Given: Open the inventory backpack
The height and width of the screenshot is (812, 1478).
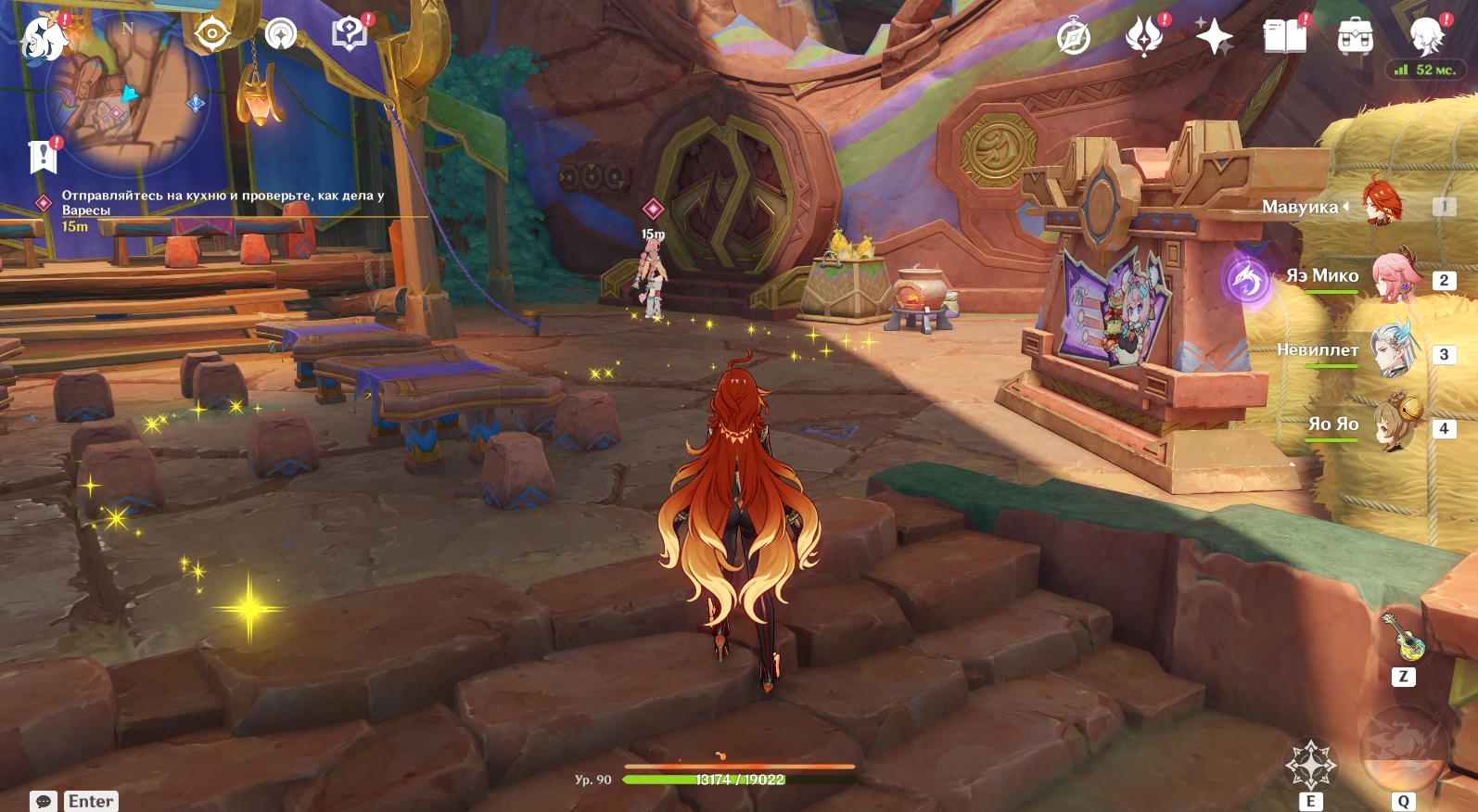Looking at the screenshot, I should (1355, 38).
